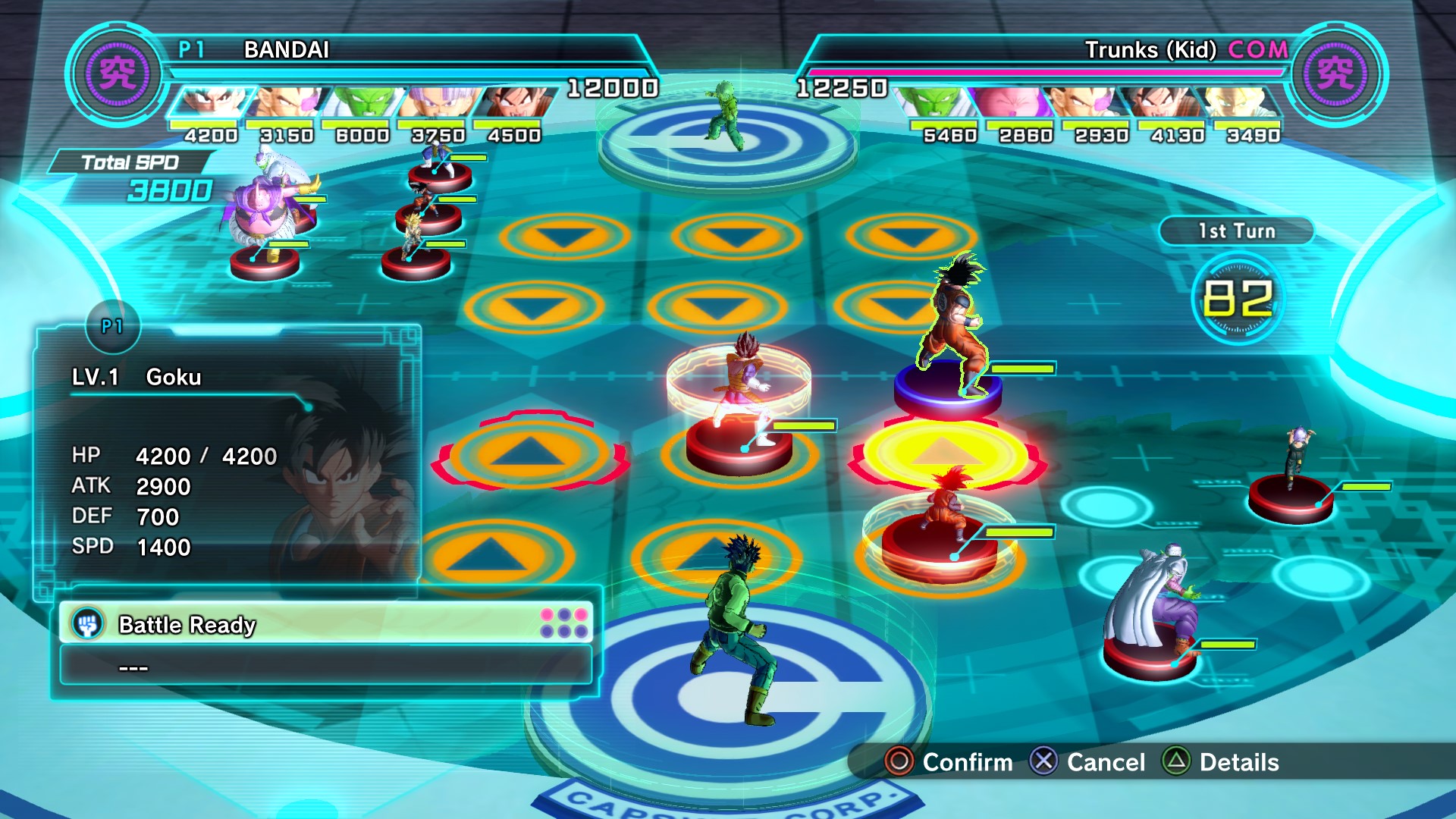This screenshot has height=819, width=1456.
Task: Select opponent's Piccolo portrait with 5460 HP
Action: tap(938, 102)
